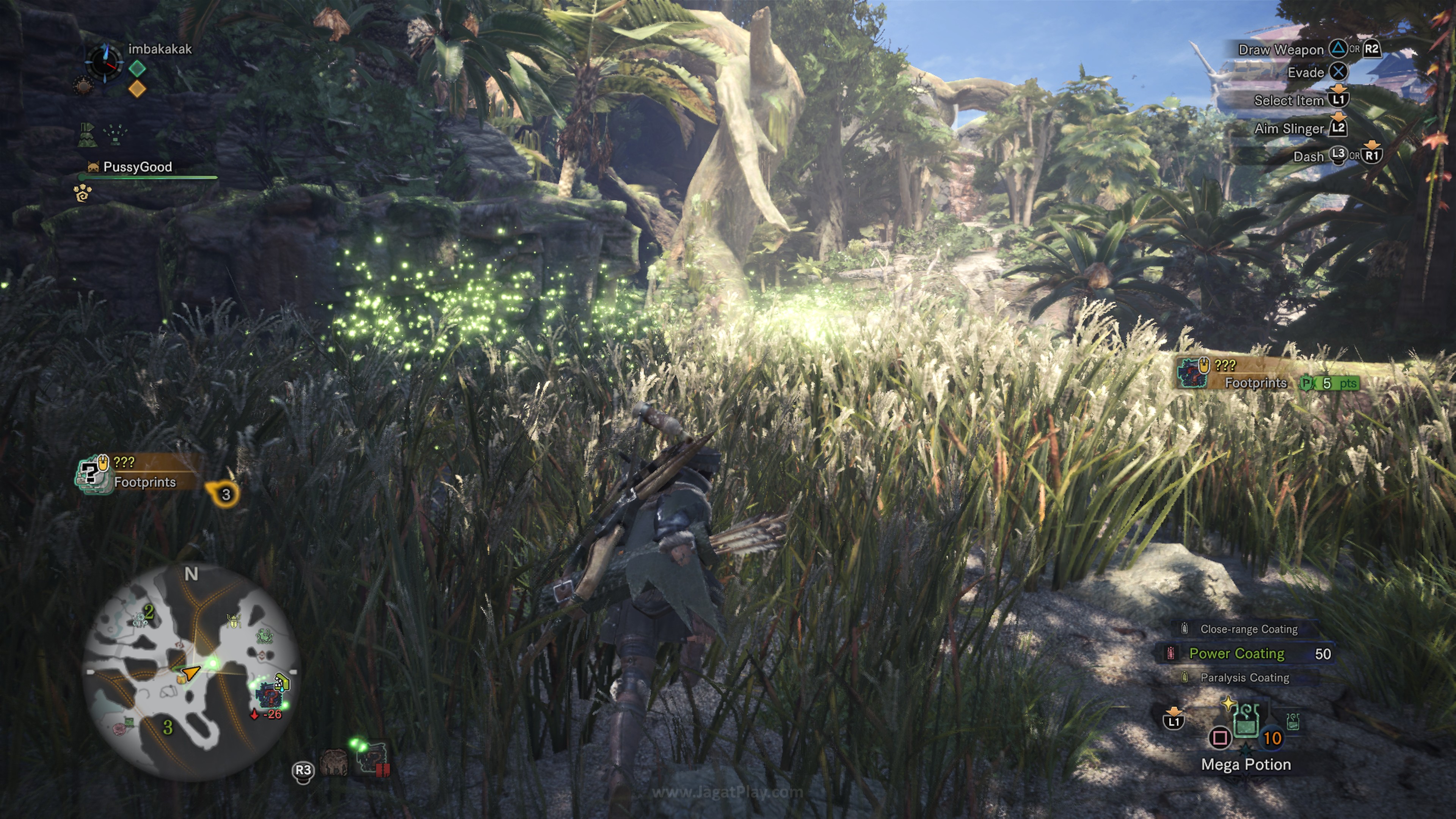
Task: Click the green frog marker on minimap
Action: [x=264, y=637]
